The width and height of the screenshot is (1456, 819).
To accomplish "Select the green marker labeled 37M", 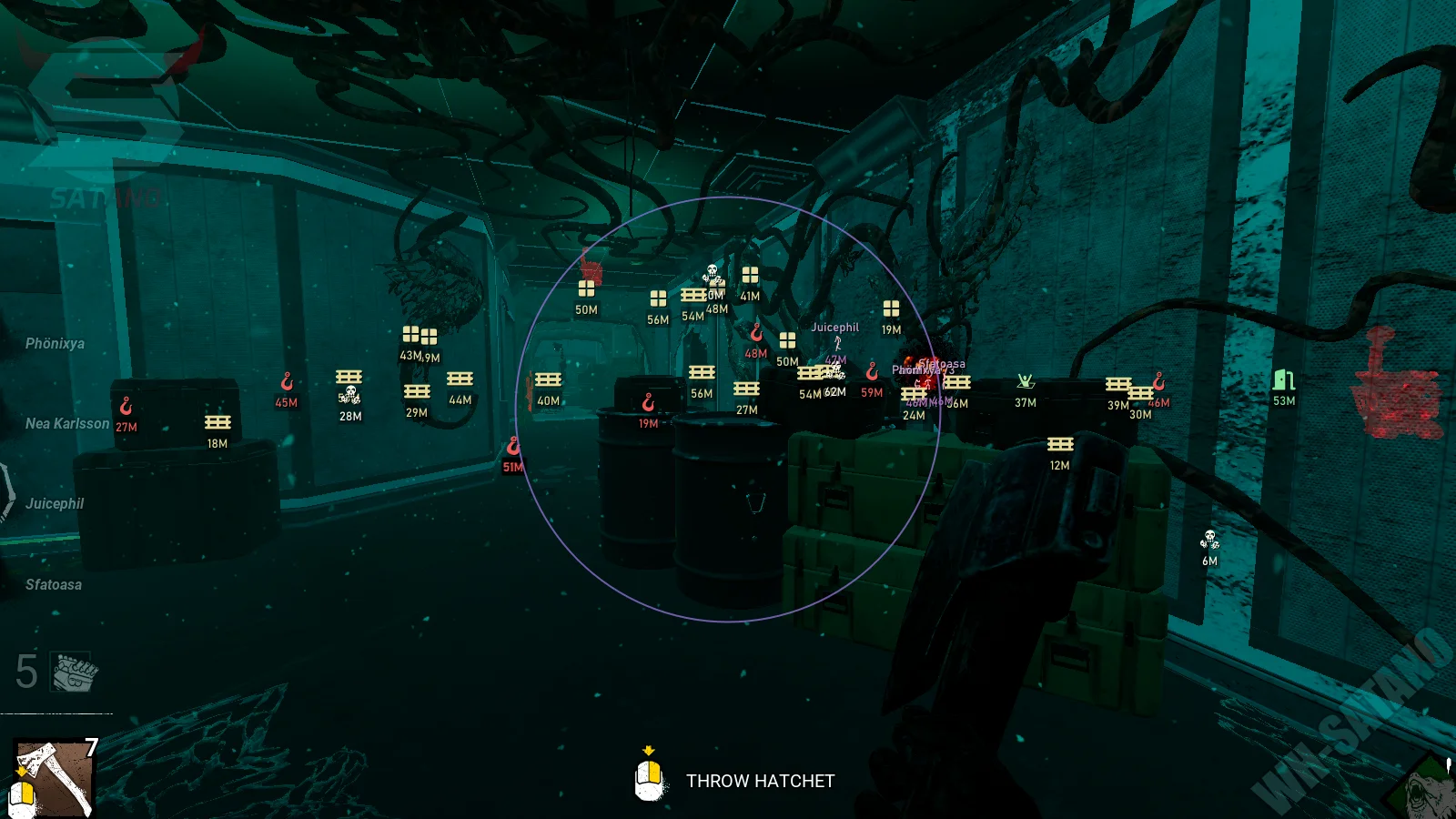I will (x=1026, y=381).
